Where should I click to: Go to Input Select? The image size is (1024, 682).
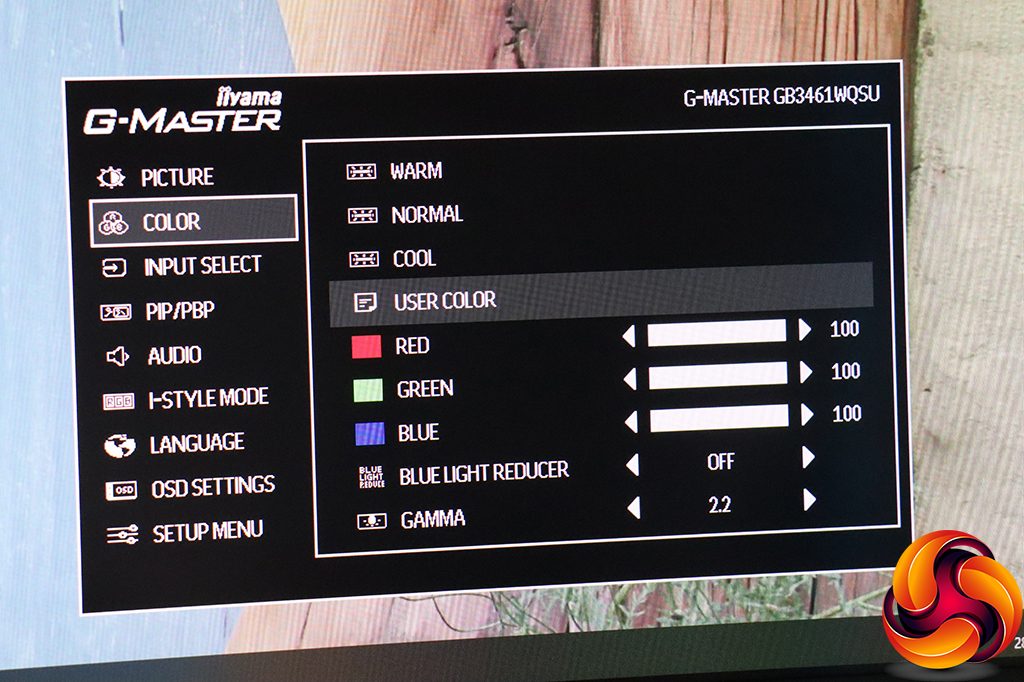[x=201, y=267]
